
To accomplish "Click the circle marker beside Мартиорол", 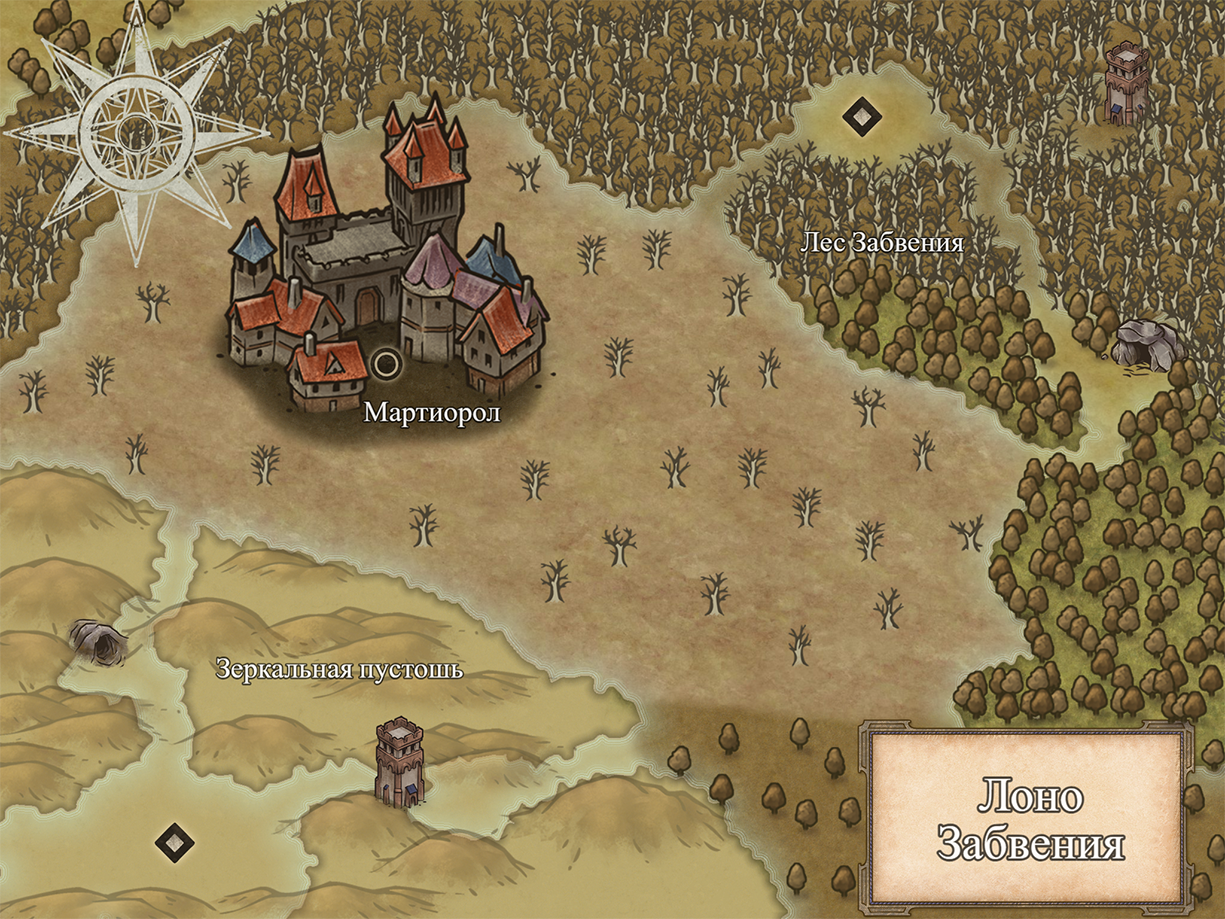I will 385,364.
